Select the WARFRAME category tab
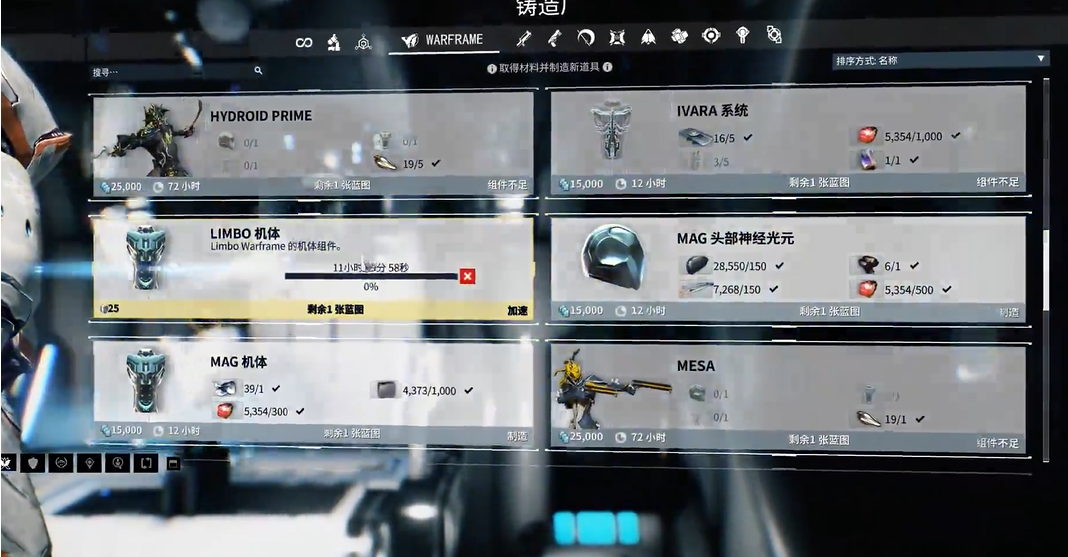The image size is (1068, 557). [x=443, y=41]
